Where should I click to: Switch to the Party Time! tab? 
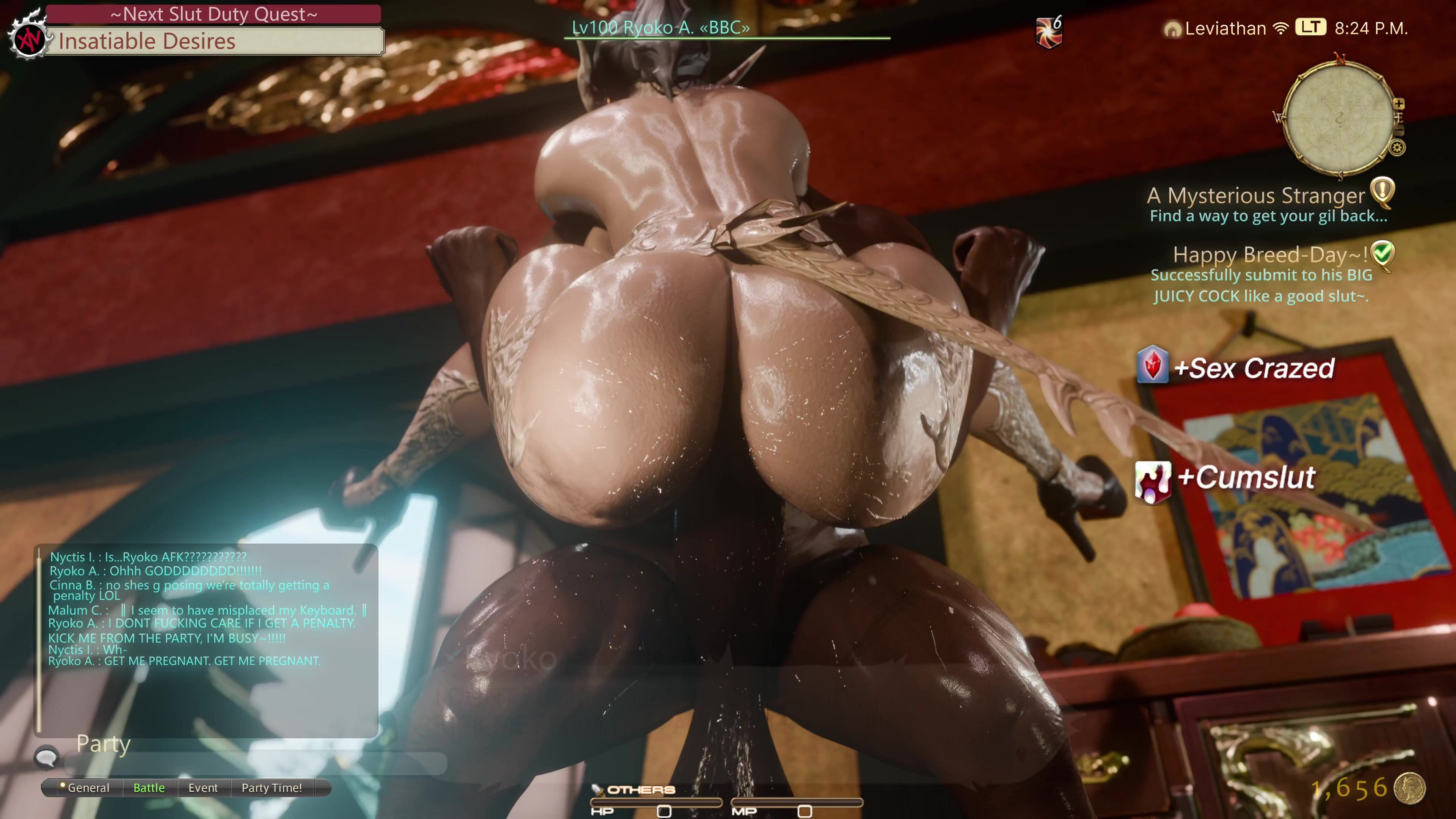[x=271, y=788]
